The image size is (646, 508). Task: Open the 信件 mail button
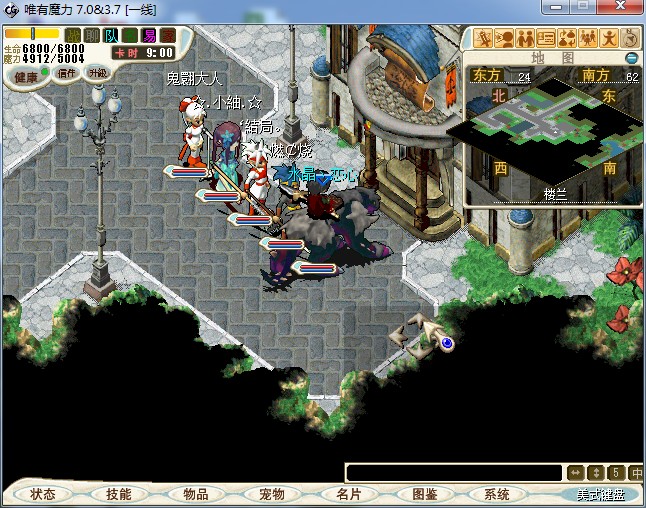pos(68,73)
